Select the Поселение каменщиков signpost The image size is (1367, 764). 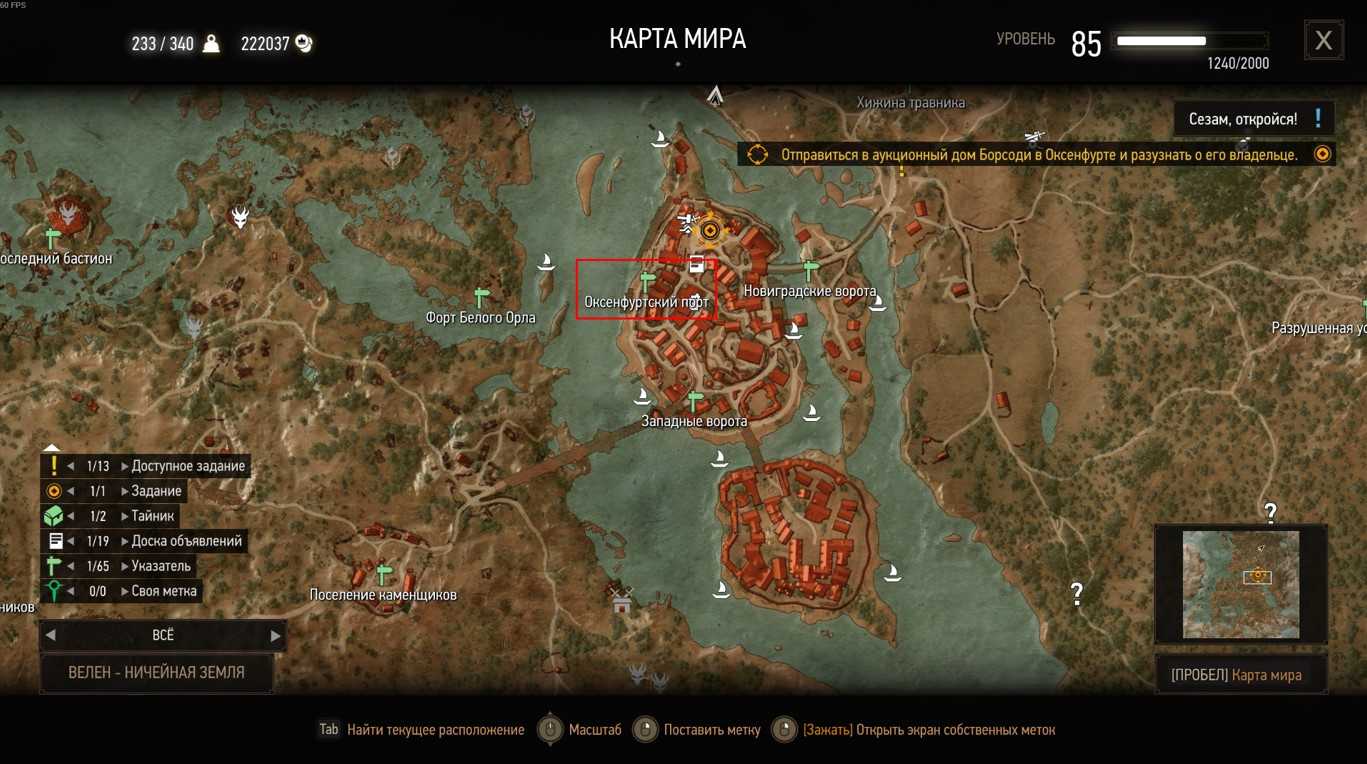384,574
